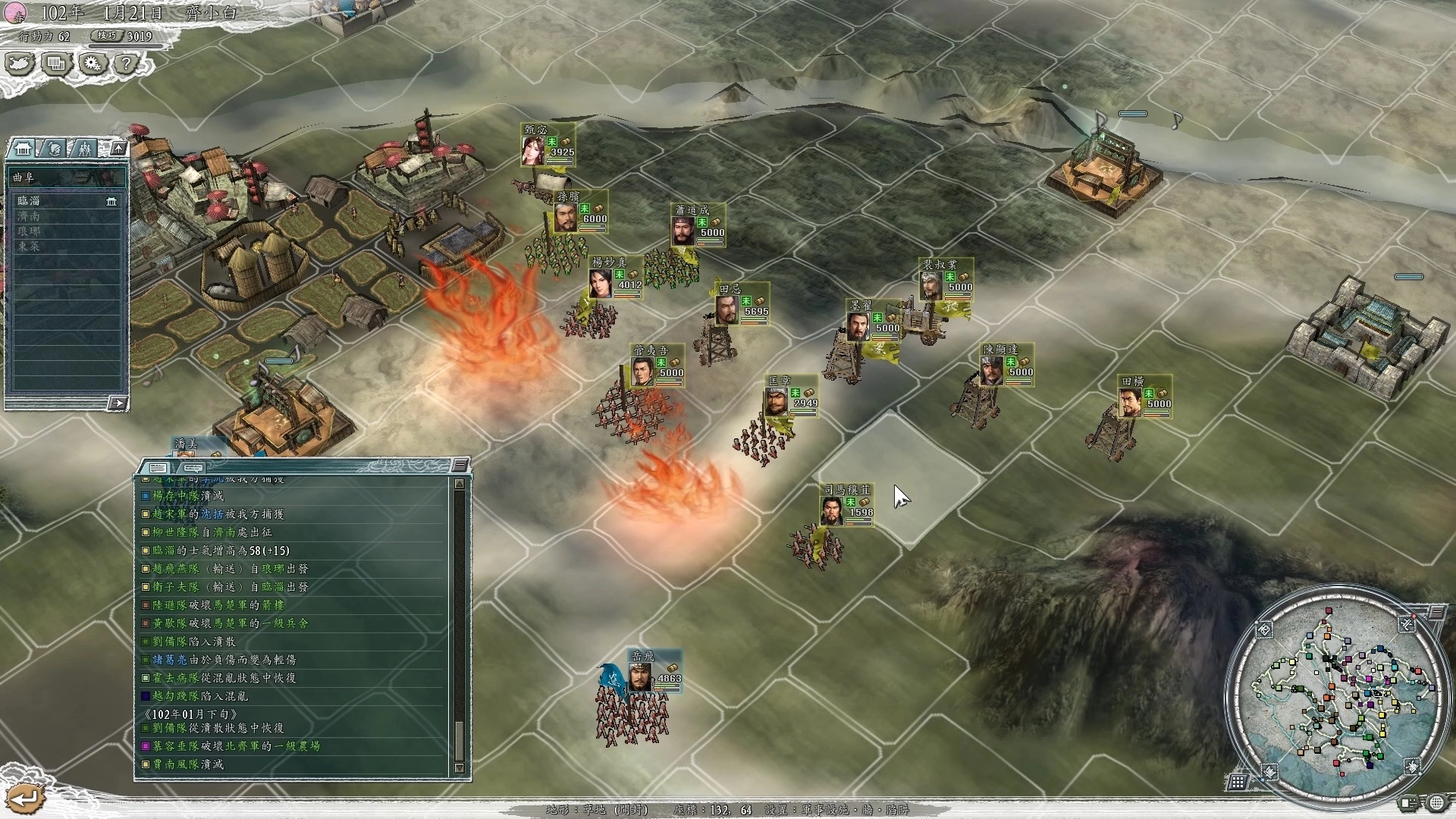Switch to the speech bubble log tab
Screen dimensions: 1456x819
click(x=193, y=468)
